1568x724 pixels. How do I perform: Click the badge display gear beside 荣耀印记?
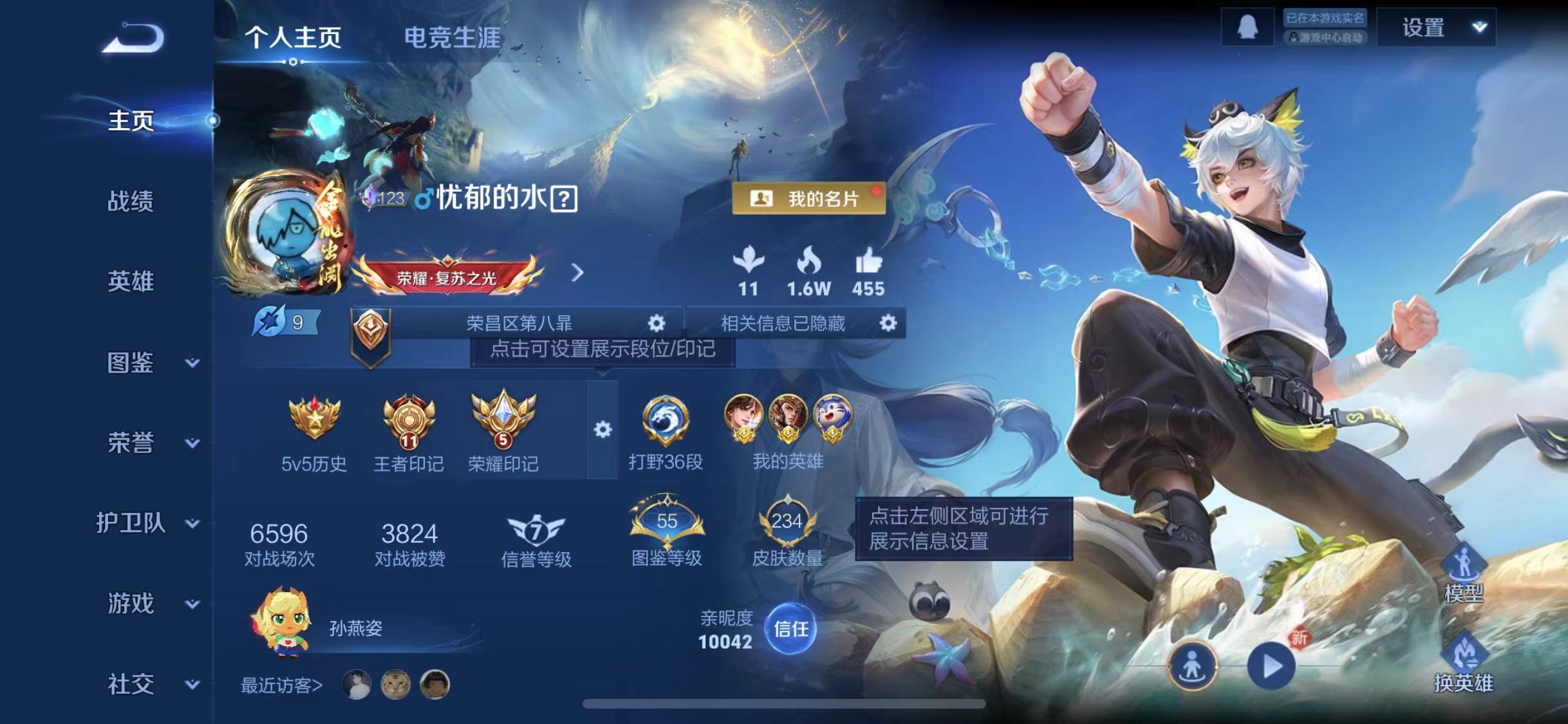pyautogui.click(x=602, y=428)
